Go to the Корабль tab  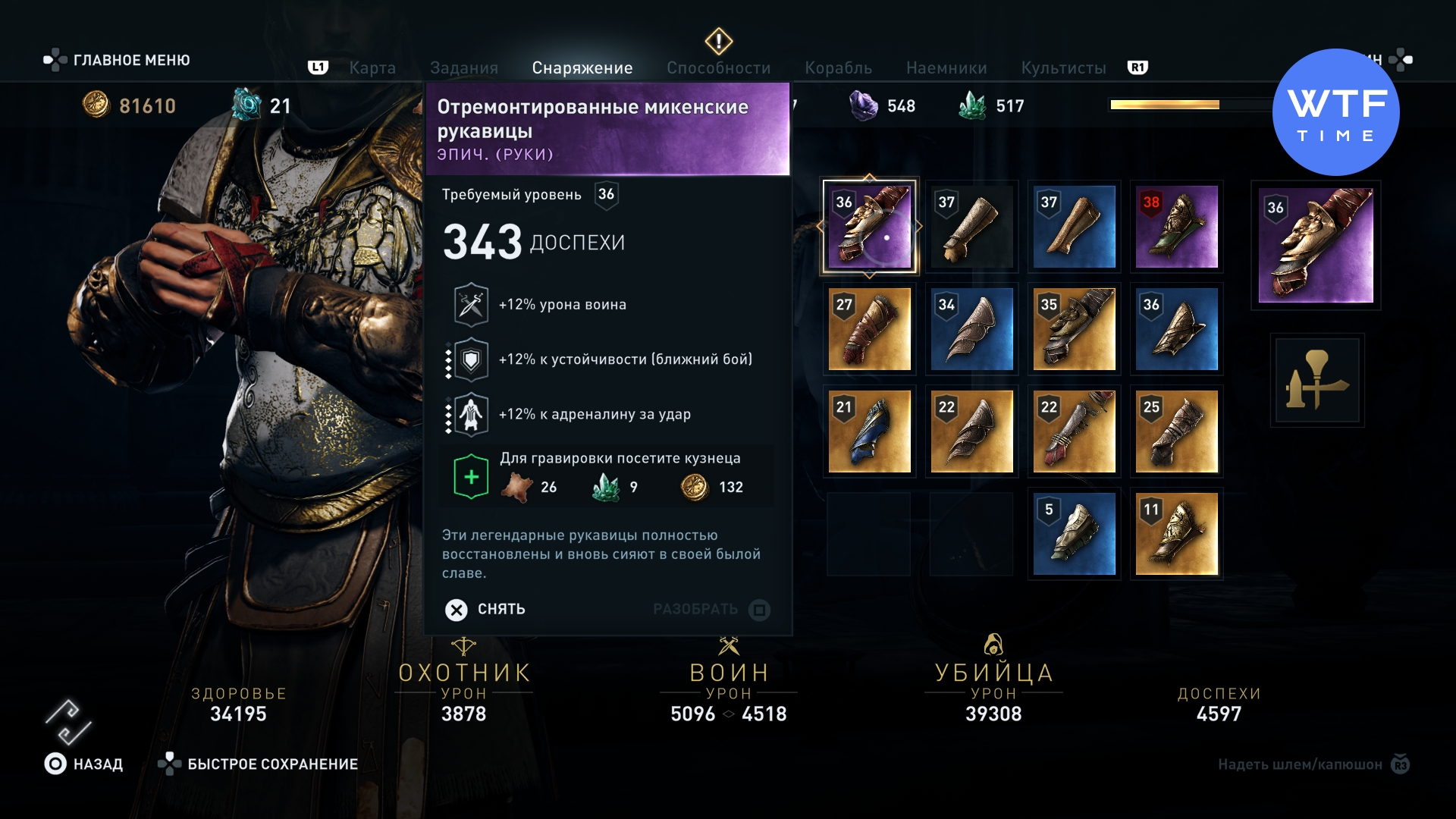[x=838, y=68]
